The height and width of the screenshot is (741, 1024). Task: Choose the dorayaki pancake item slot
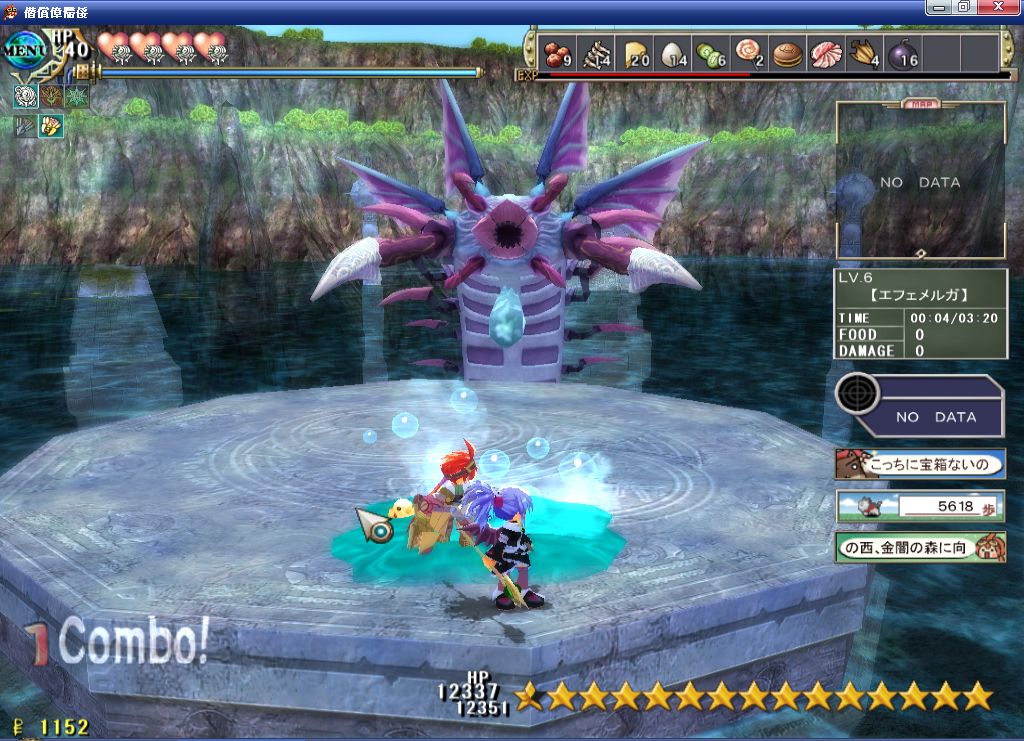(788, 52)
